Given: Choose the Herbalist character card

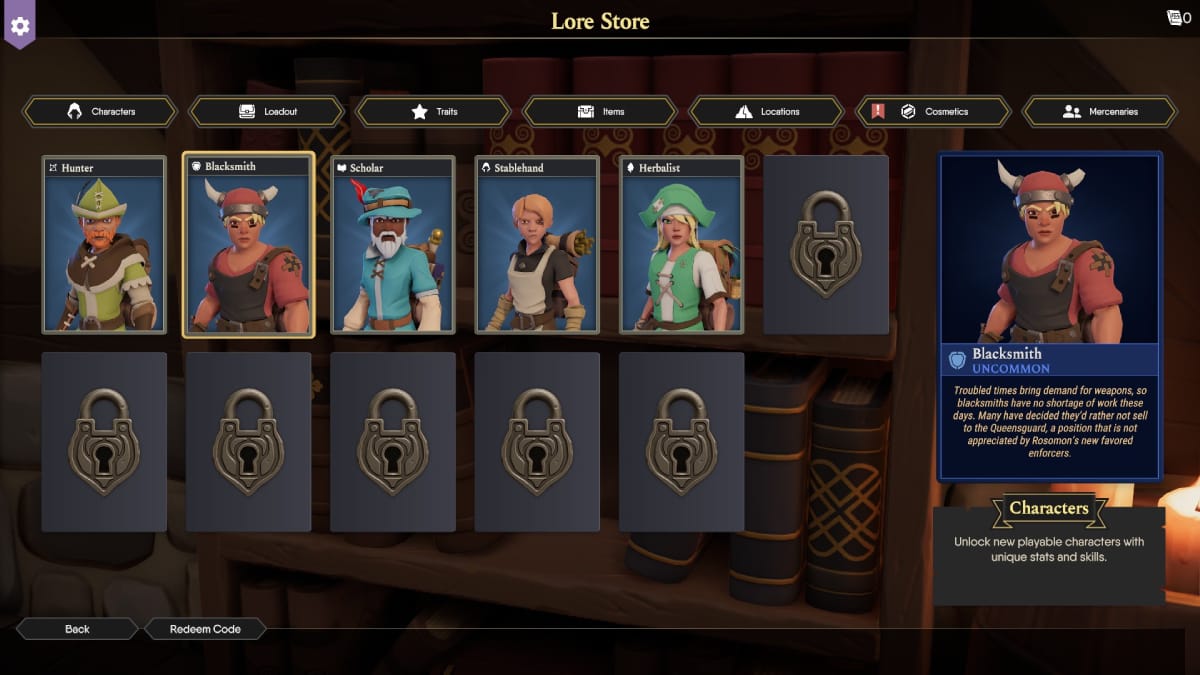Looking at the screenshot, I should click(x=681, y=245).
